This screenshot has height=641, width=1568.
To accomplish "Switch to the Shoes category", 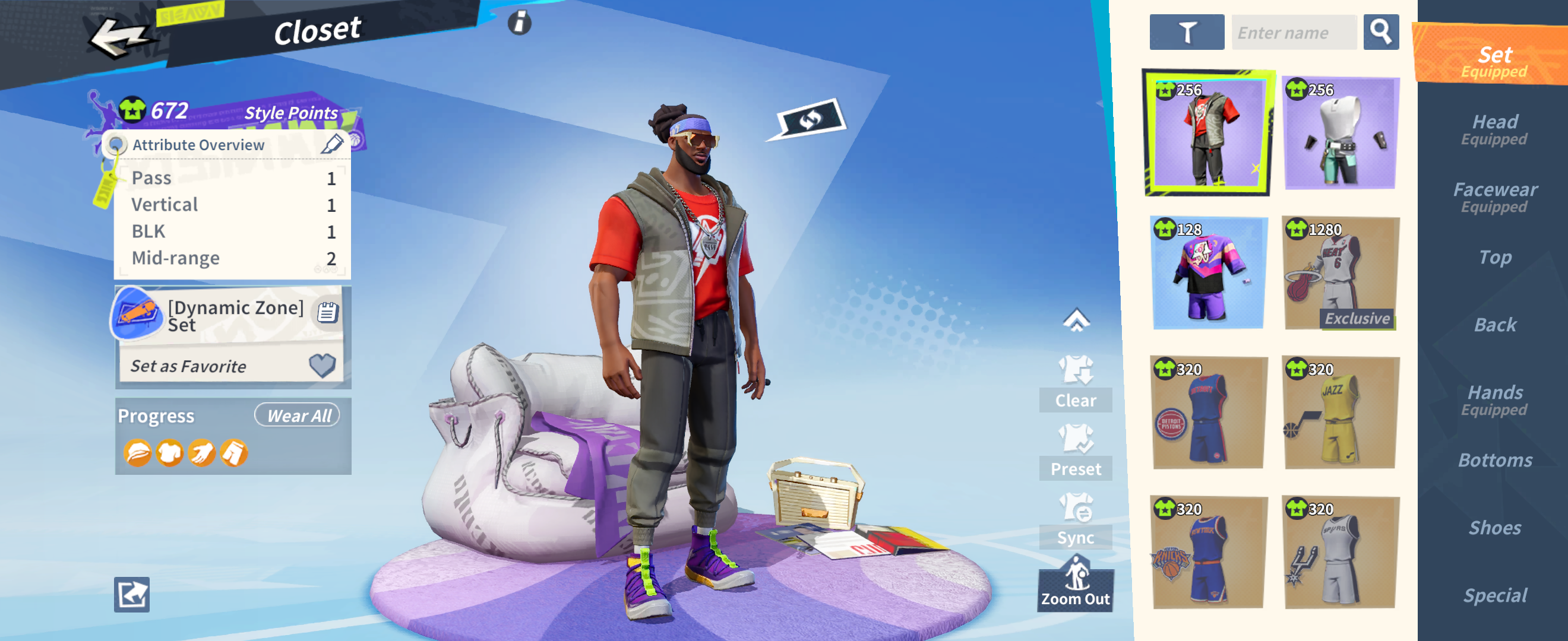I will tap(1494, 526).
